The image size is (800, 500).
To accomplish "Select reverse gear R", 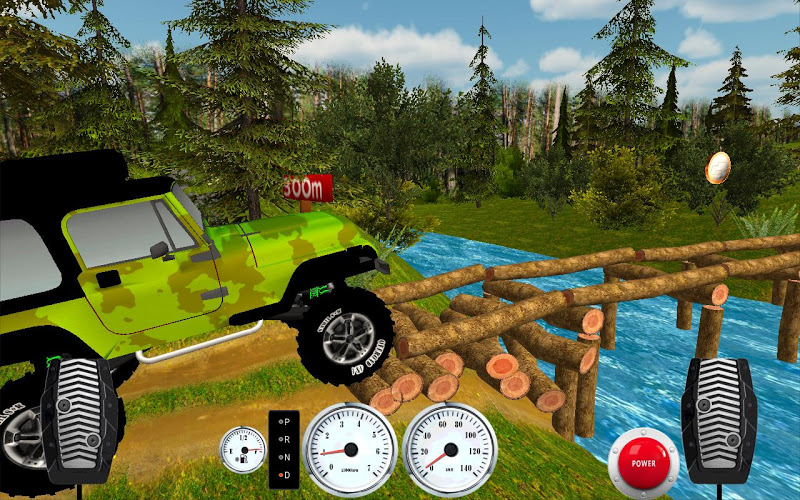I will pos(284,439).
